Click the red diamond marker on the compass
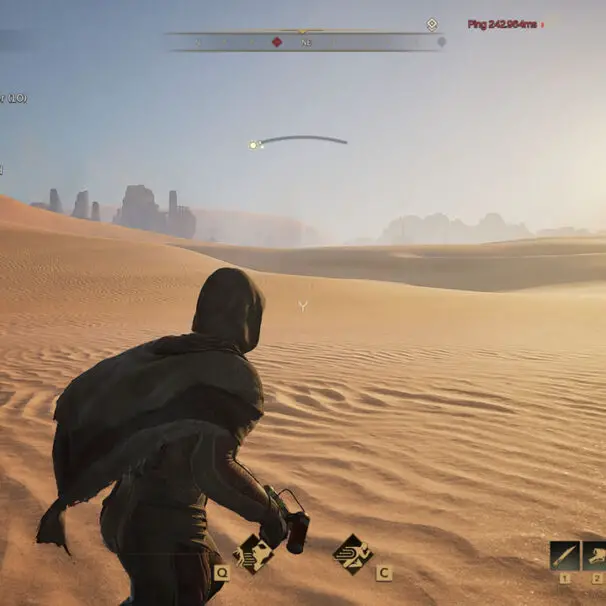 (277, 42)
